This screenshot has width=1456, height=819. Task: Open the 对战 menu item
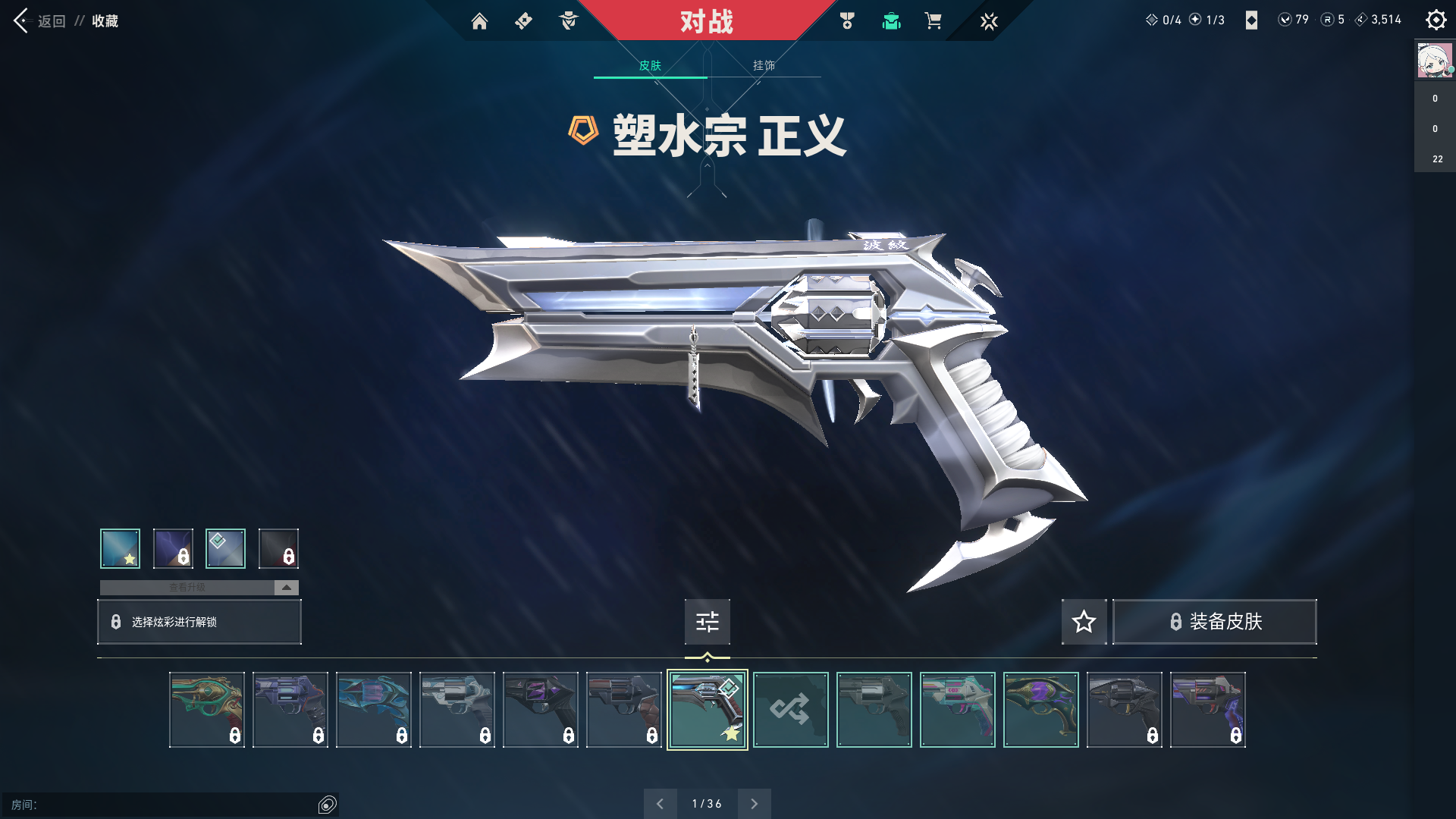[707, 21]
